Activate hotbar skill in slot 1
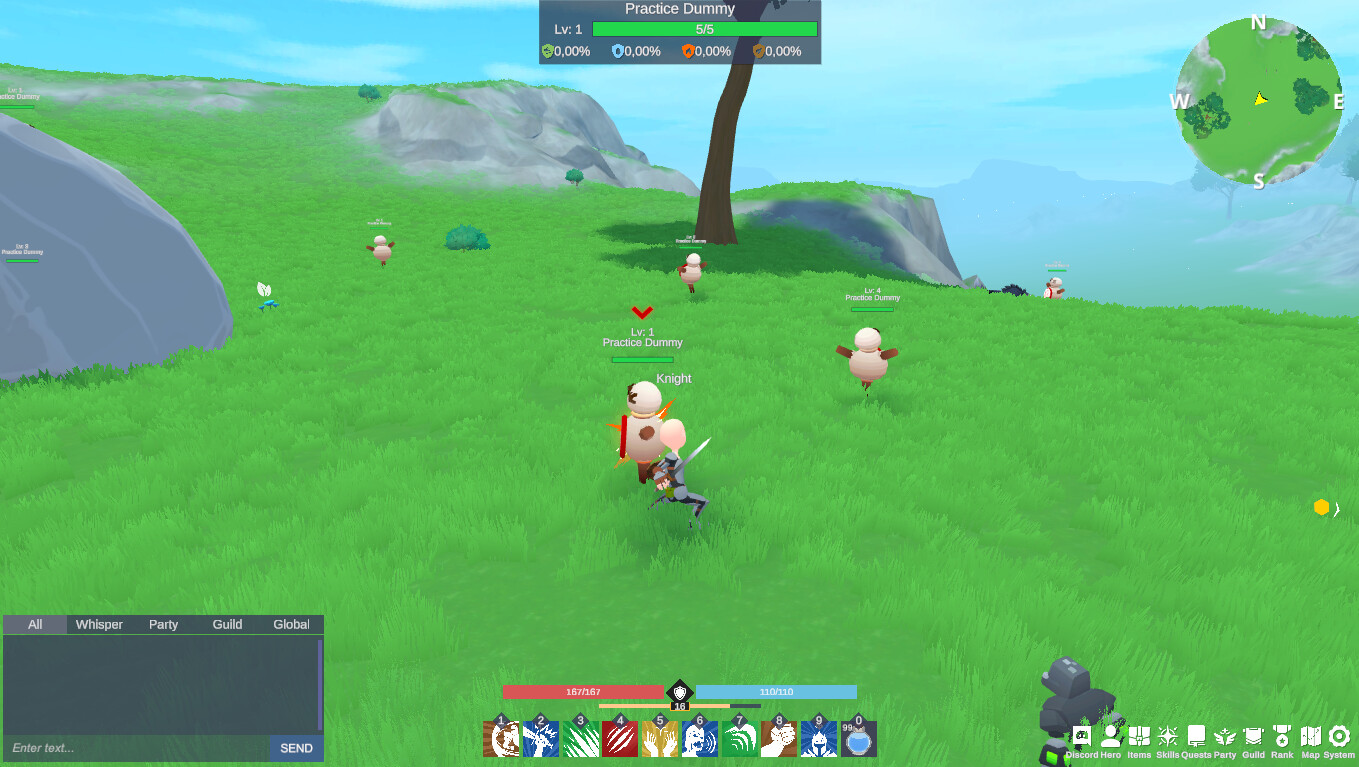This screenshot has width=1359, height=767. tap(501, 739)
